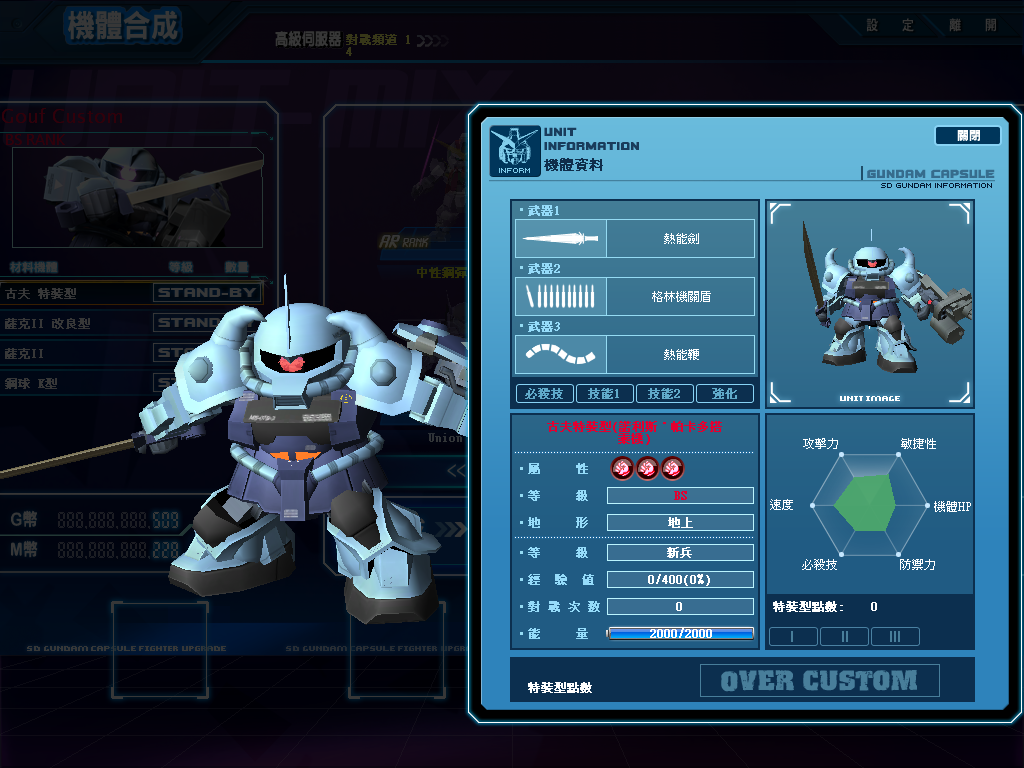The width and height of the screenshot is (1024, 768).
Task: View the unit image preview thumbnail
Action: point(869,303)
